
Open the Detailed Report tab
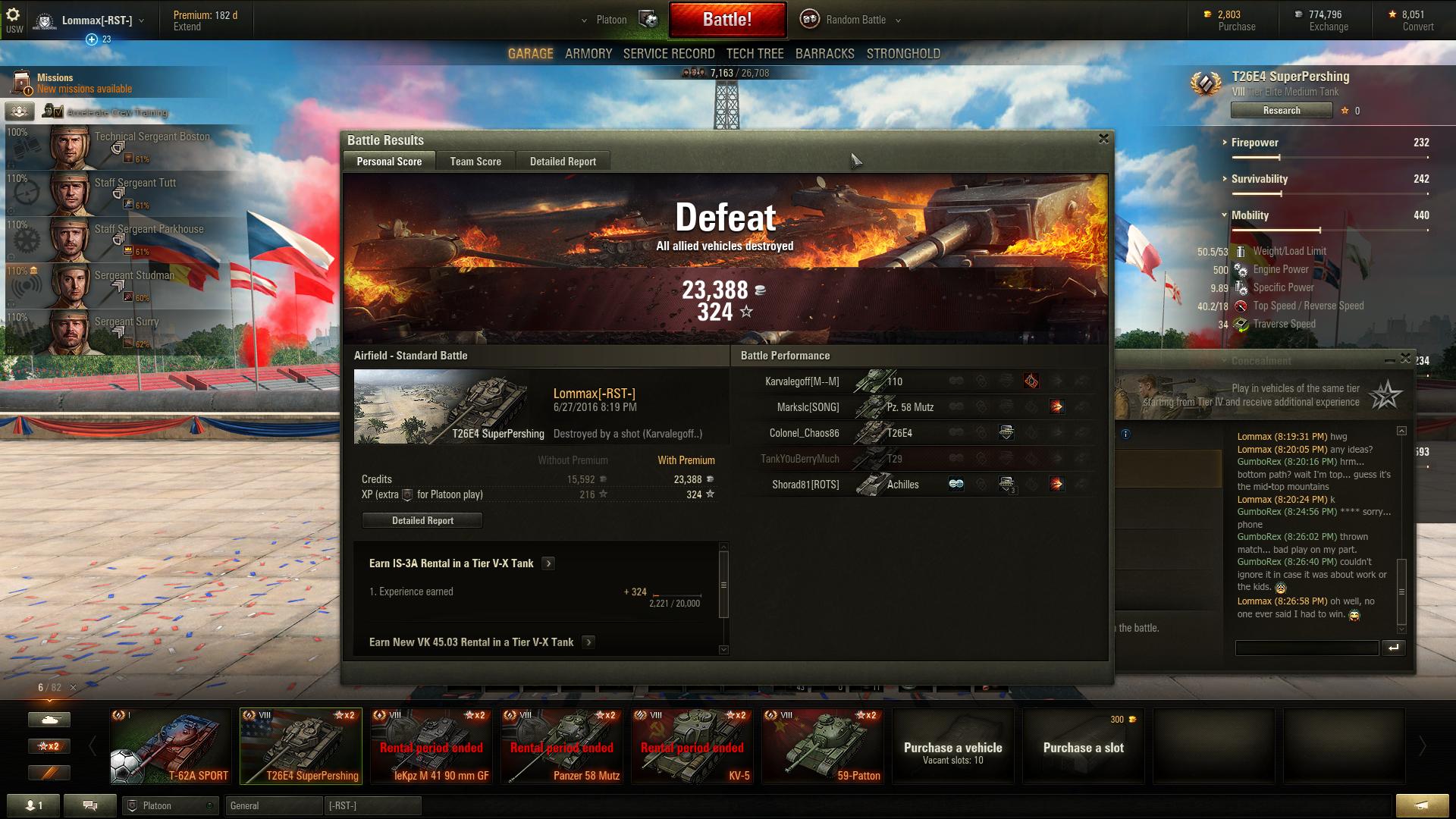click(563, 162)
